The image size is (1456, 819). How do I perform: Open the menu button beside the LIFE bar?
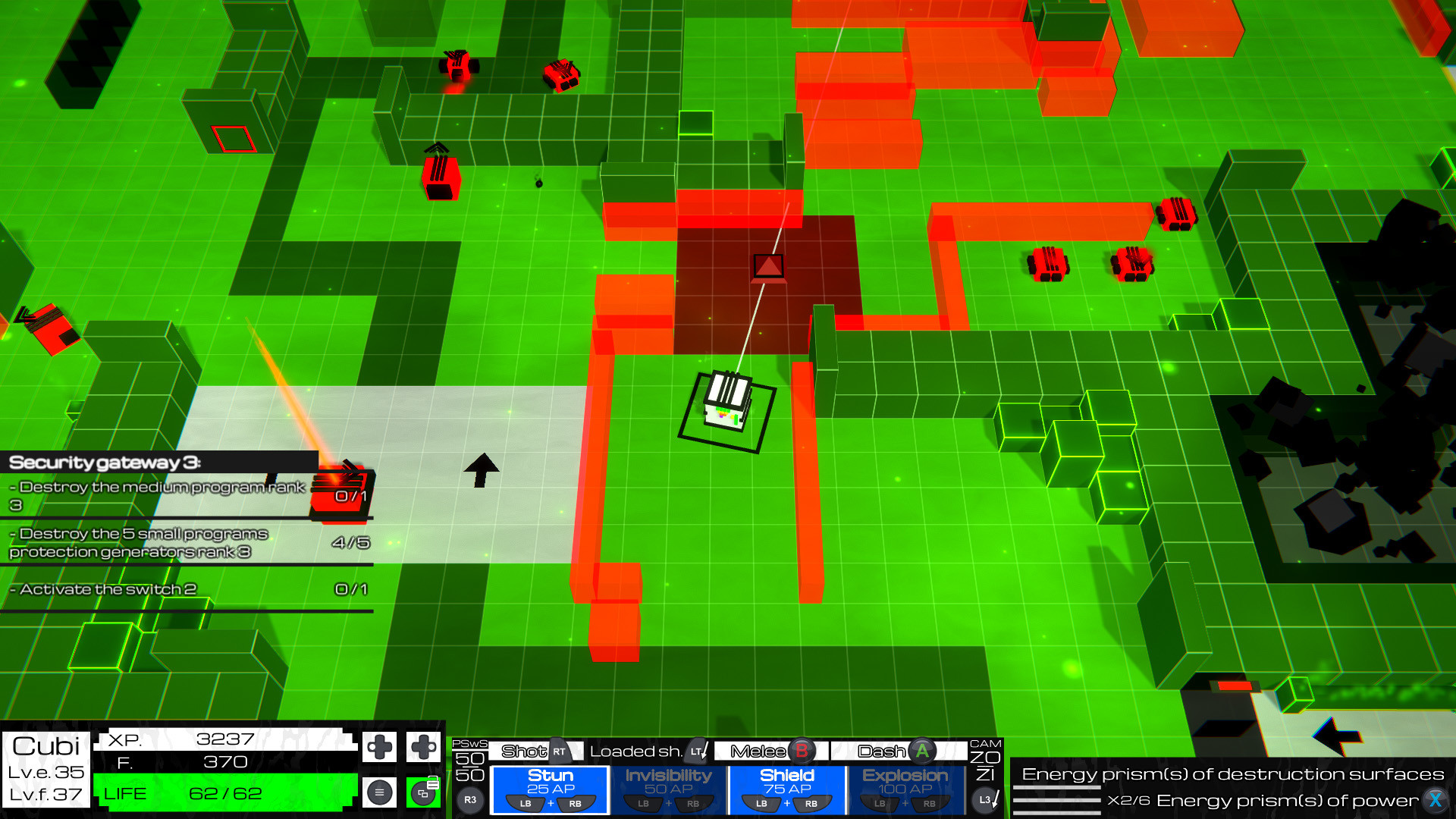(x=379, y=793)
